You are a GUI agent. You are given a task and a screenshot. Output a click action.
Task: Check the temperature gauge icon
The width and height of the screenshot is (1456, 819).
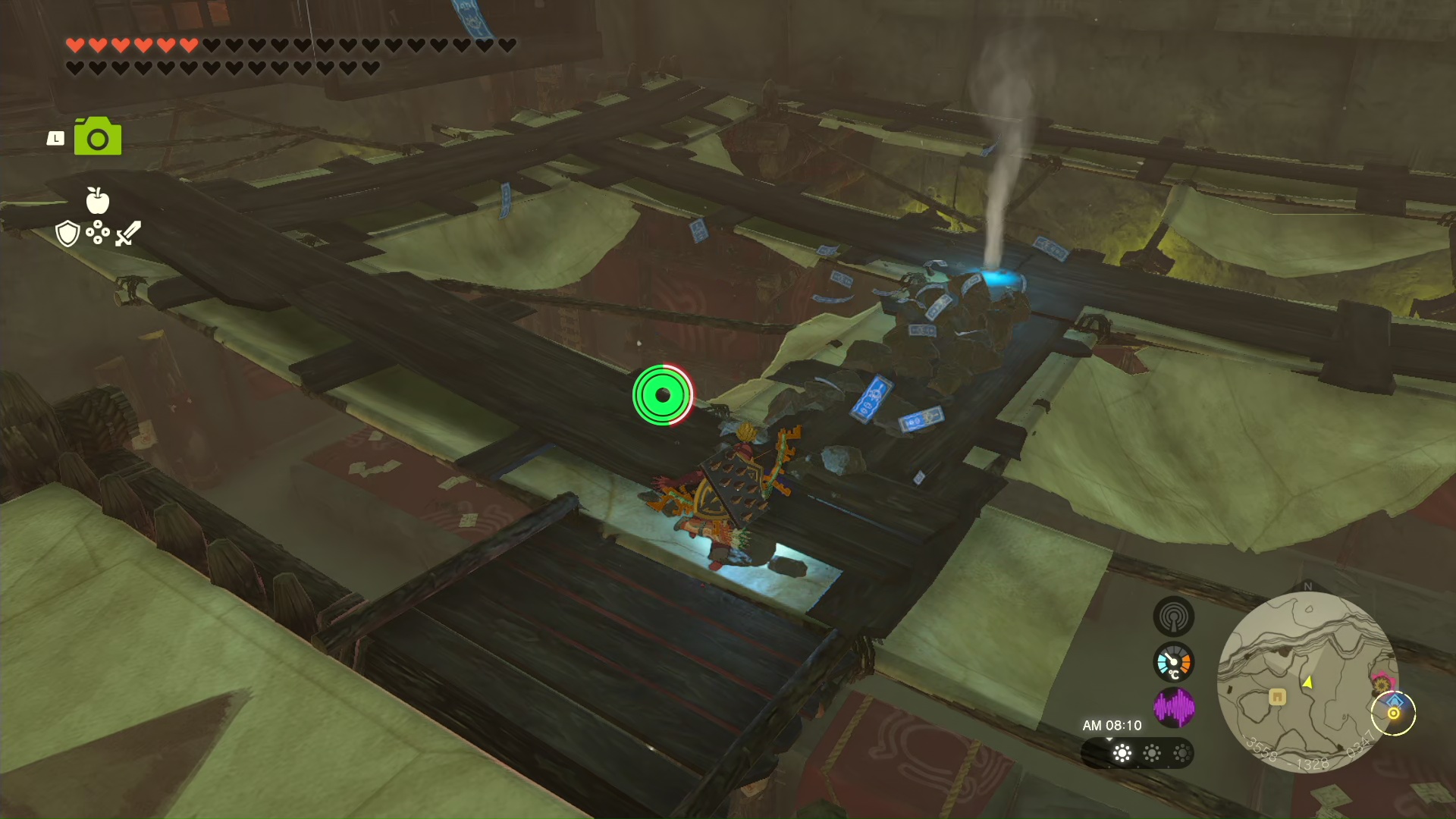(x=1173, y=663)
